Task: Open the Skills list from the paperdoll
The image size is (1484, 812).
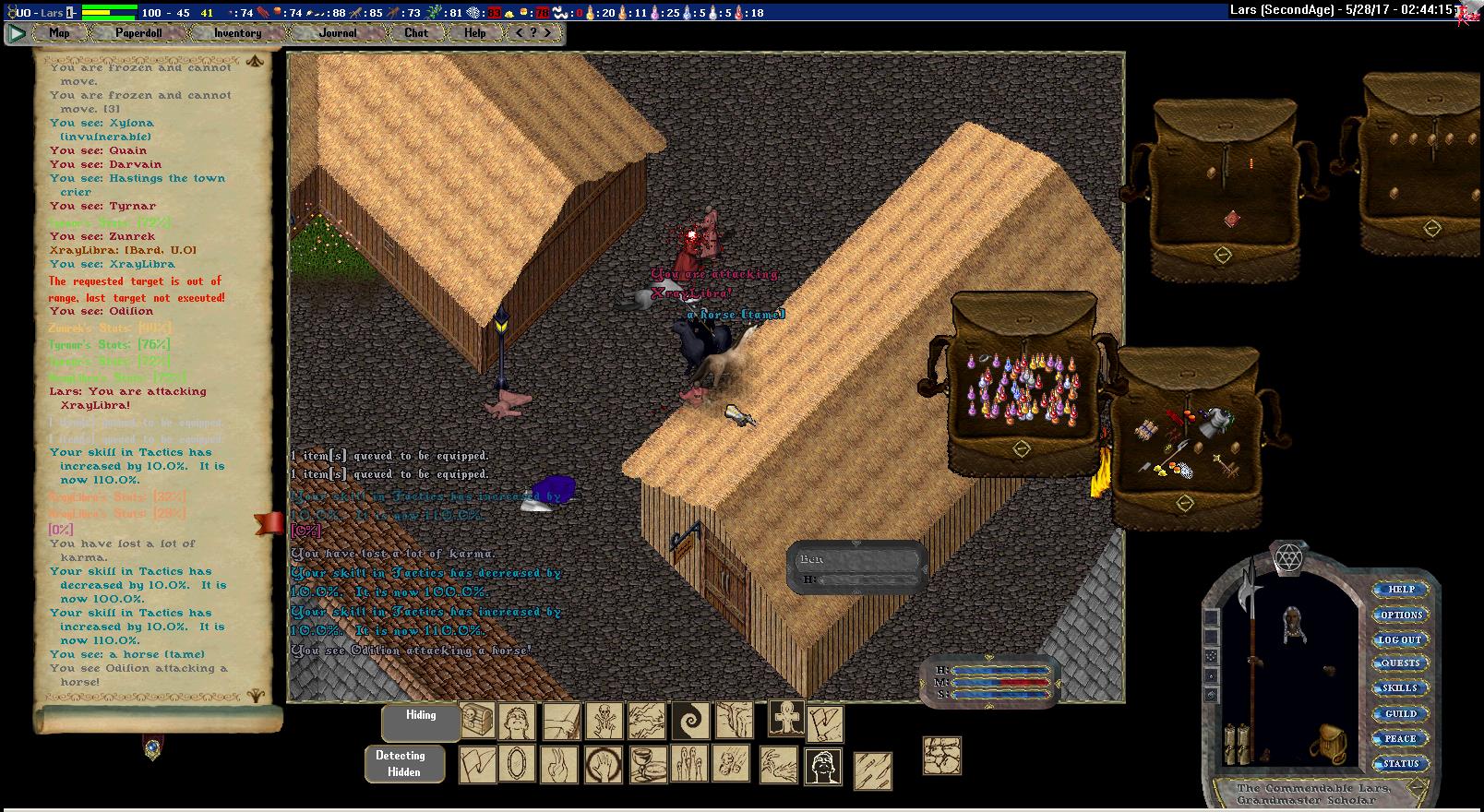Action: tap(1400, 688)
